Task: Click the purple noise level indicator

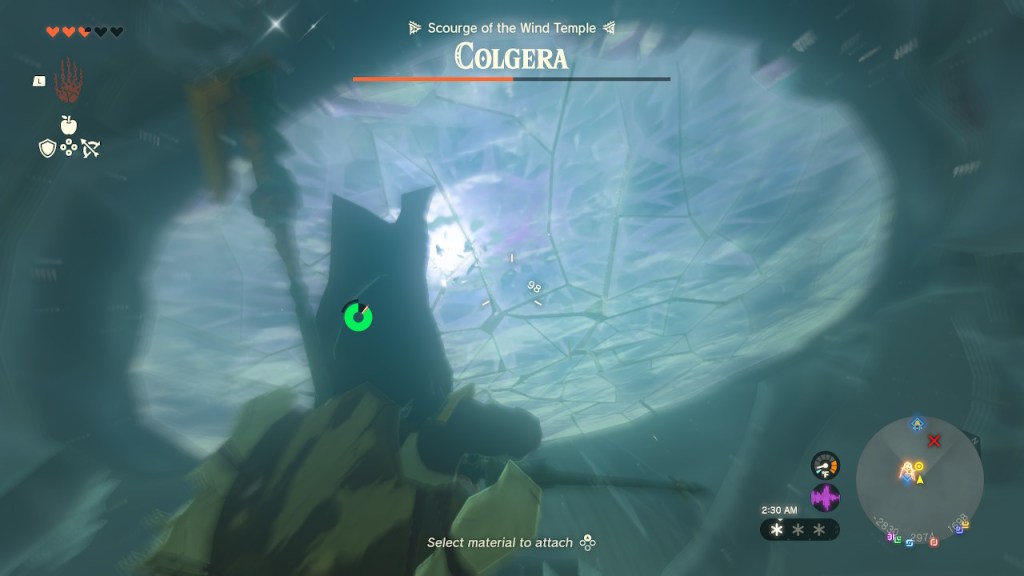Action: click(825, 497)
